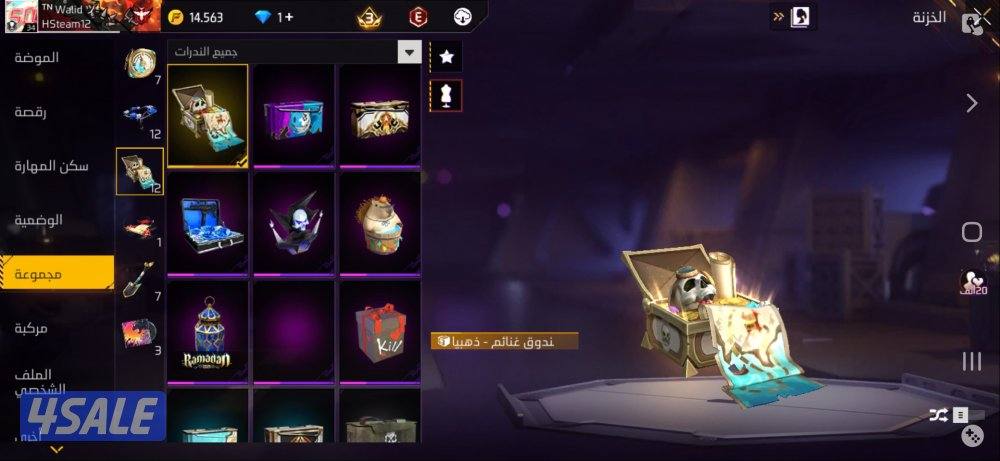
Task: Select the golden skull loot chest item
Action: (208, 115)
